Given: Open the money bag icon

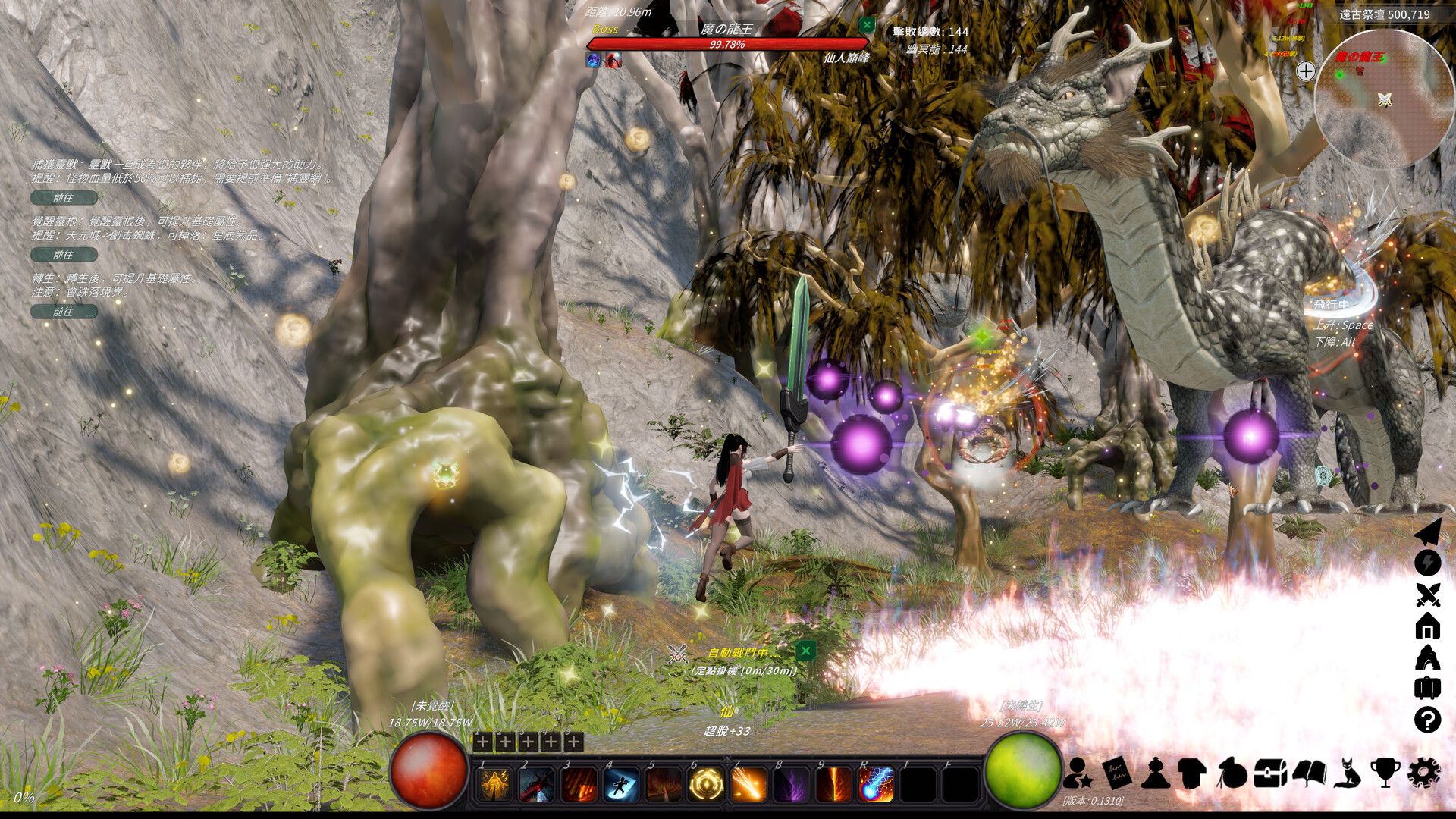Looking at the screenshot, I should pos(1232,773).
